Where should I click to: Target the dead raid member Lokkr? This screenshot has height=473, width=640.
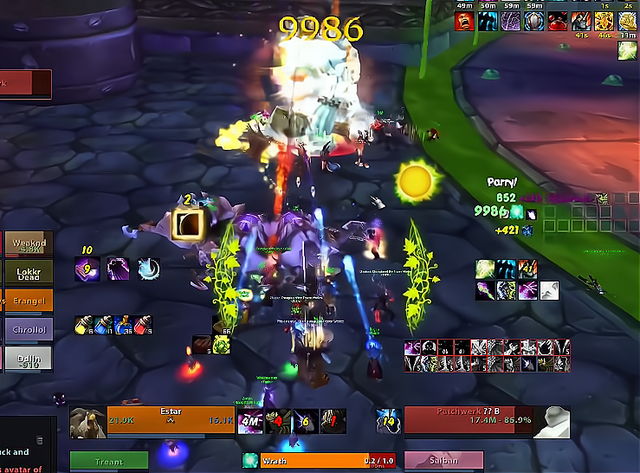pos(27,272)
